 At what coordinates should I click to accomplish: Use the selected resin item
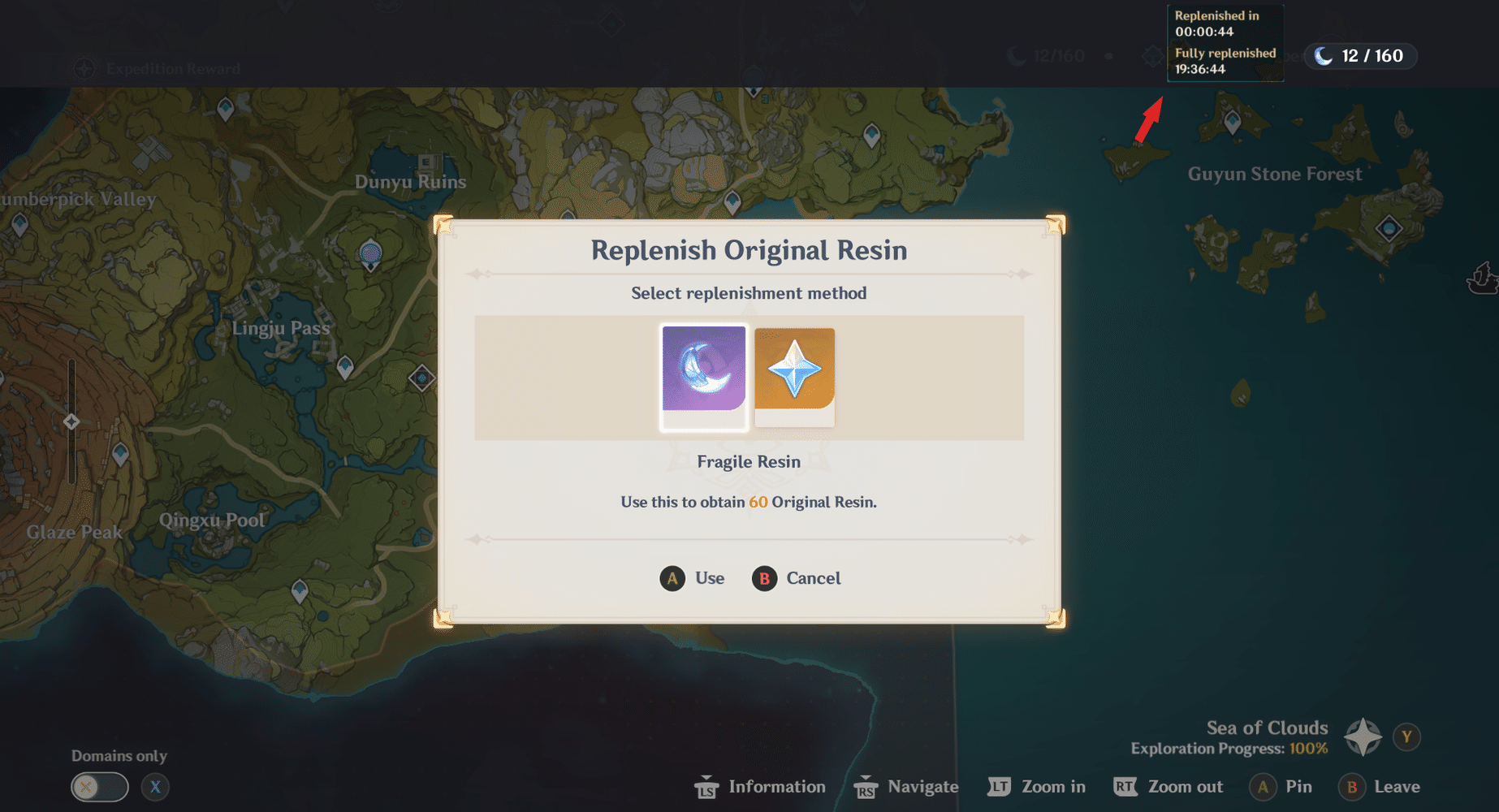692,578
